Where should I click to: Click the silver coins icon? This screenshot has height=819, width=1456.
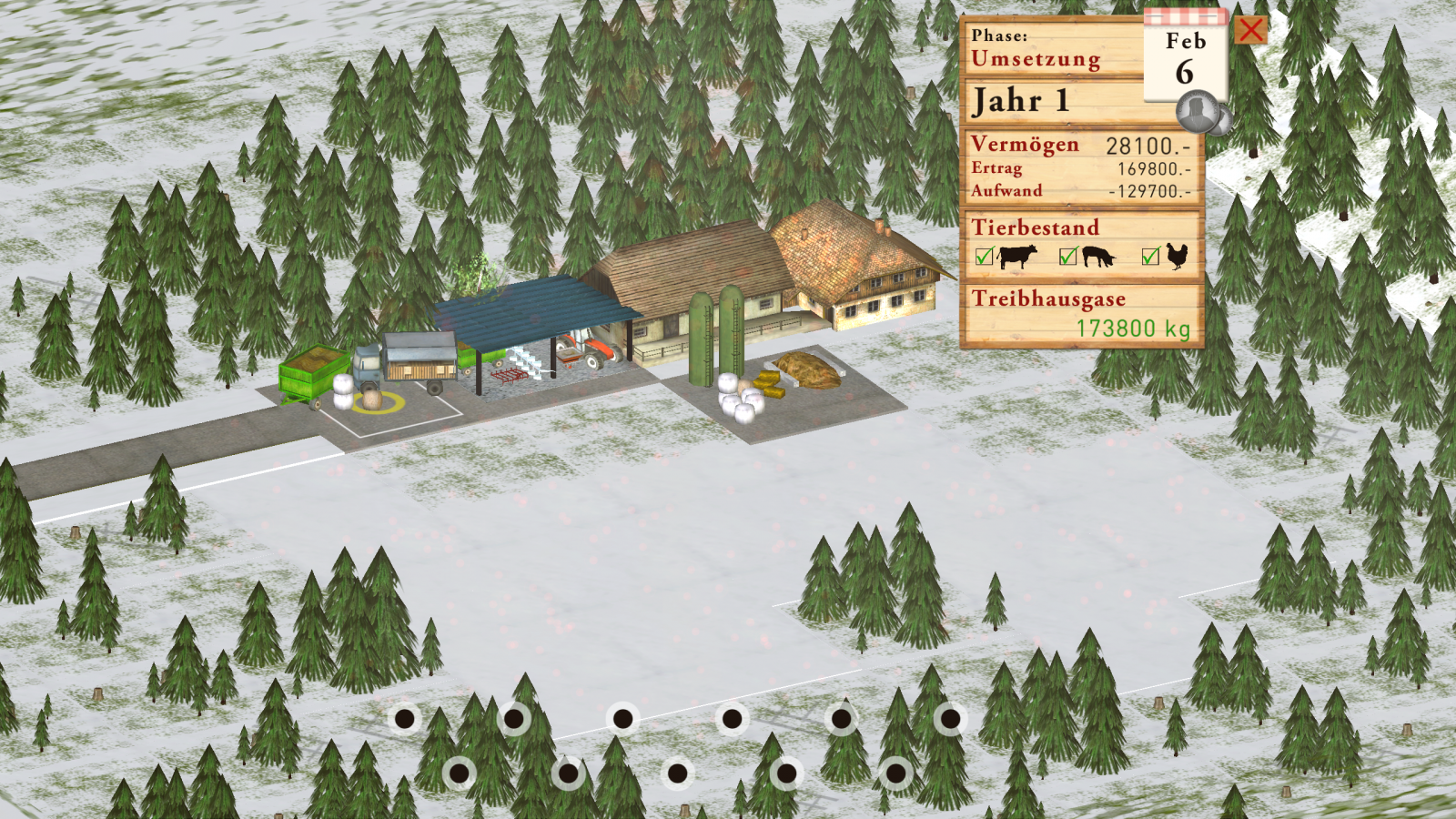[1201, 116]
